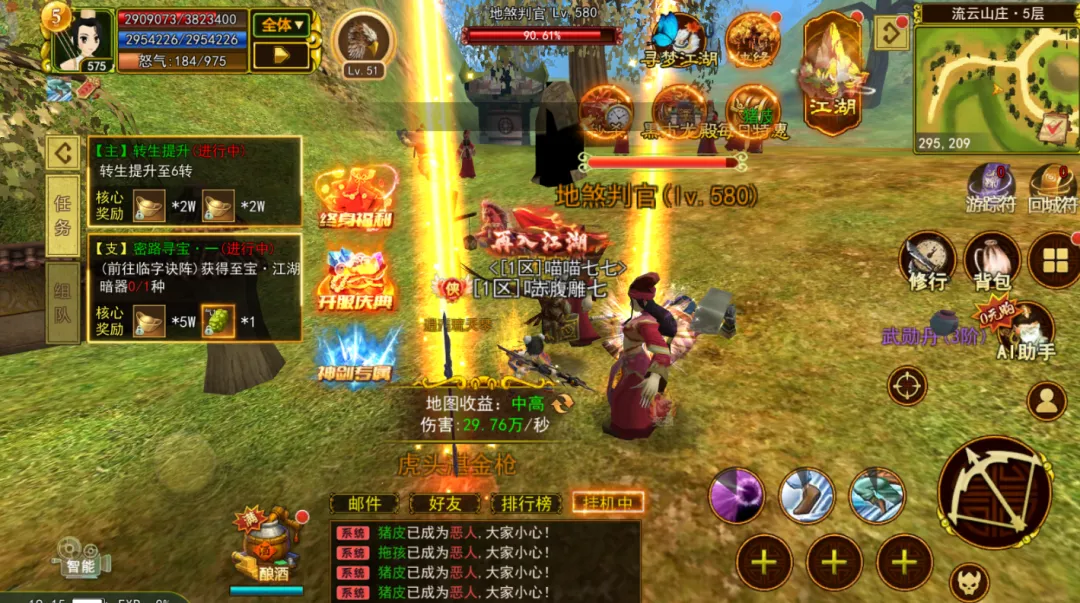The height and width of the screenshot is (603, 1080).
Task: Open the 流云山庄 minimap
Action: [x=995, y=81]
